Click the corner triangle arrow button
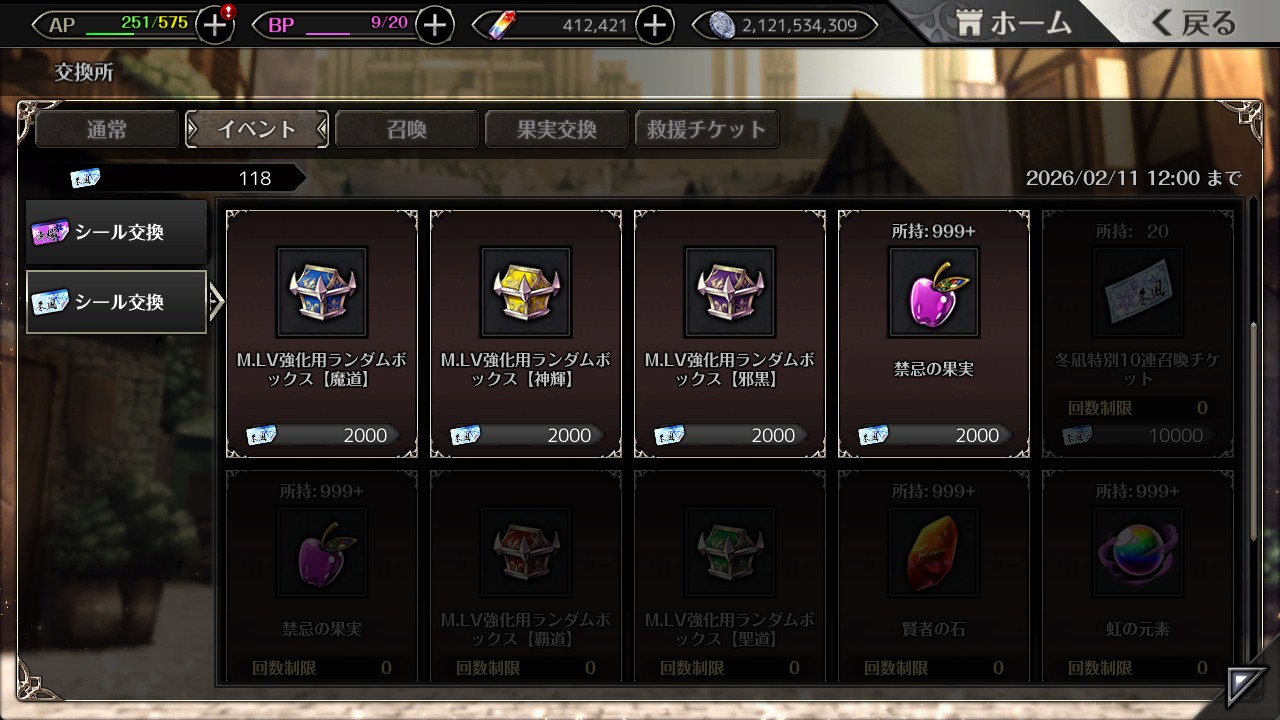This screenshot has width=1280, height=720. (x=1246, y=685)
